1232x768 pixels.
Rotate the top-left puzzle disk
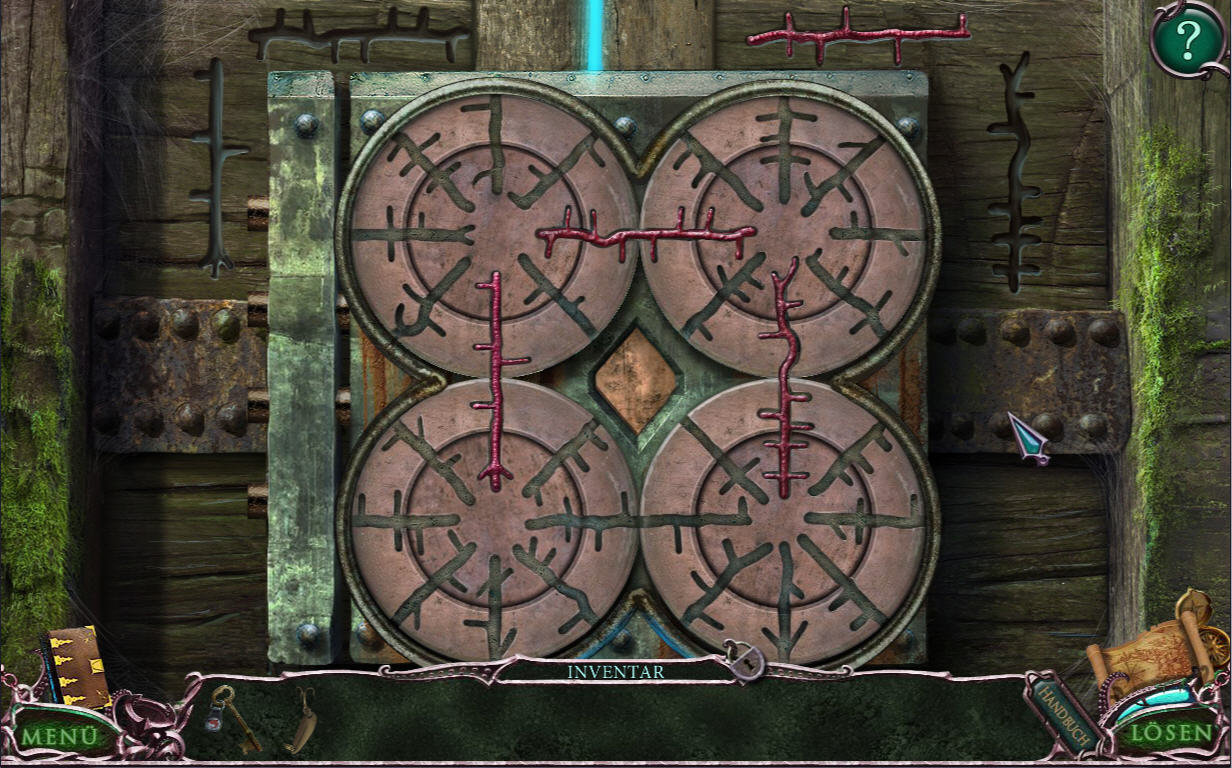(x=488, y=228)
